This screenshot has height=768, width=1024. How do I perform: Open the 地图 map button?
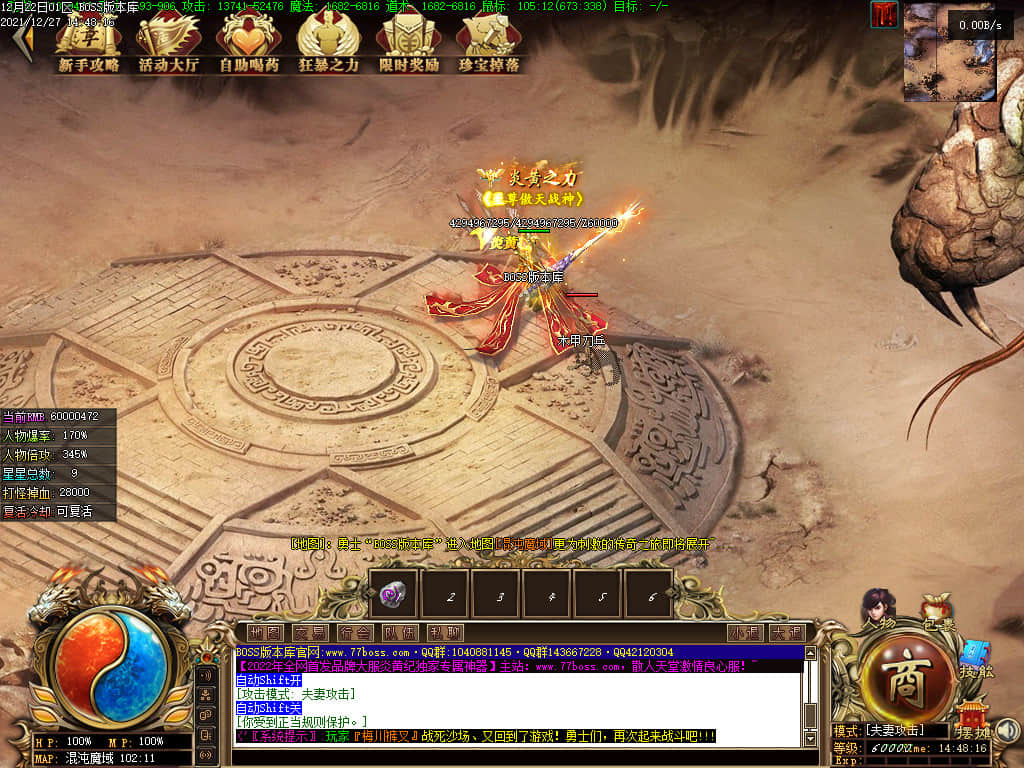tap(265, 632)
